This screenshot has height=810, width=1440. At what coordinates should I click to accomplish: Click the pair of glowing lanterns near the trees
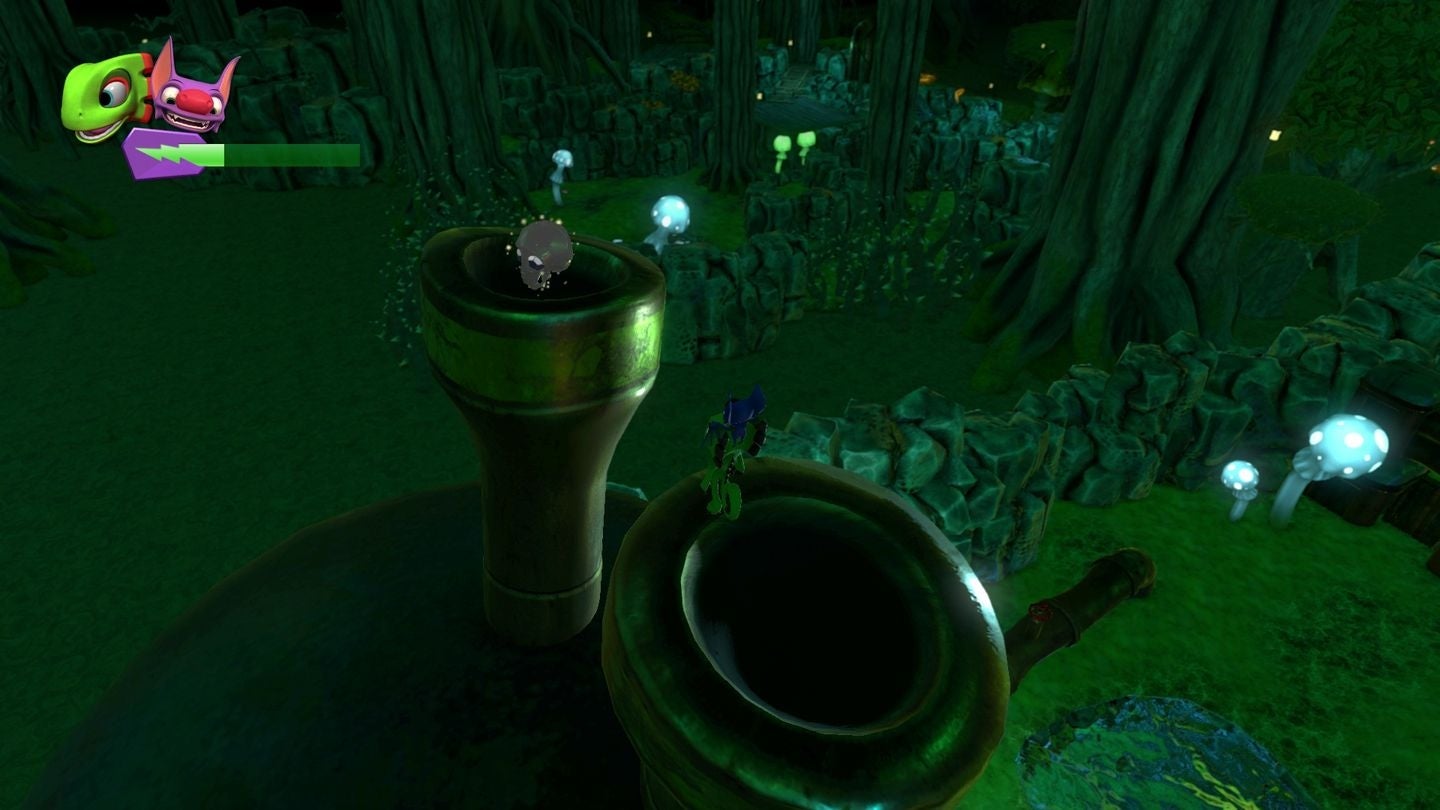pos(795,140)
